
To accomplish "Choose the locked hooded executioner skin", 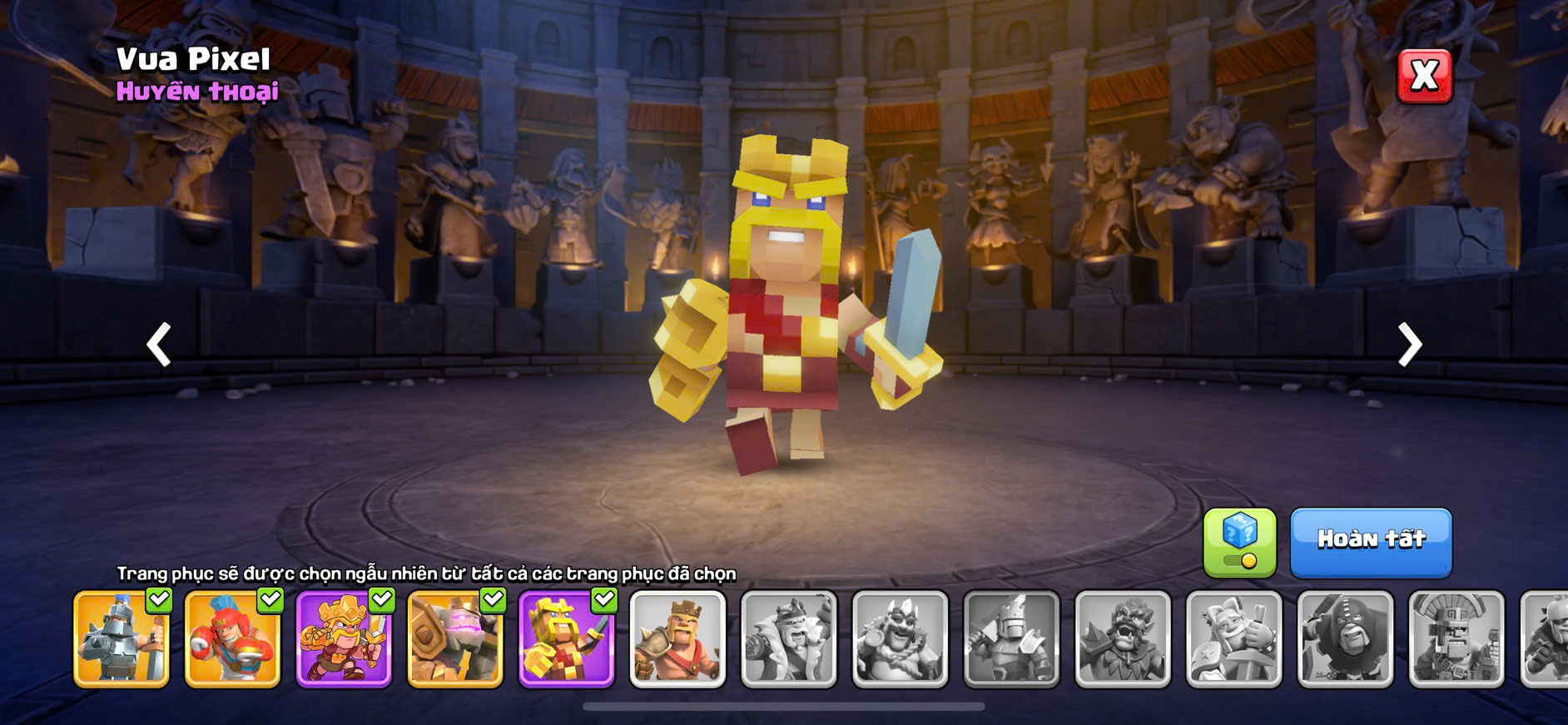I will coord(1345,639).
